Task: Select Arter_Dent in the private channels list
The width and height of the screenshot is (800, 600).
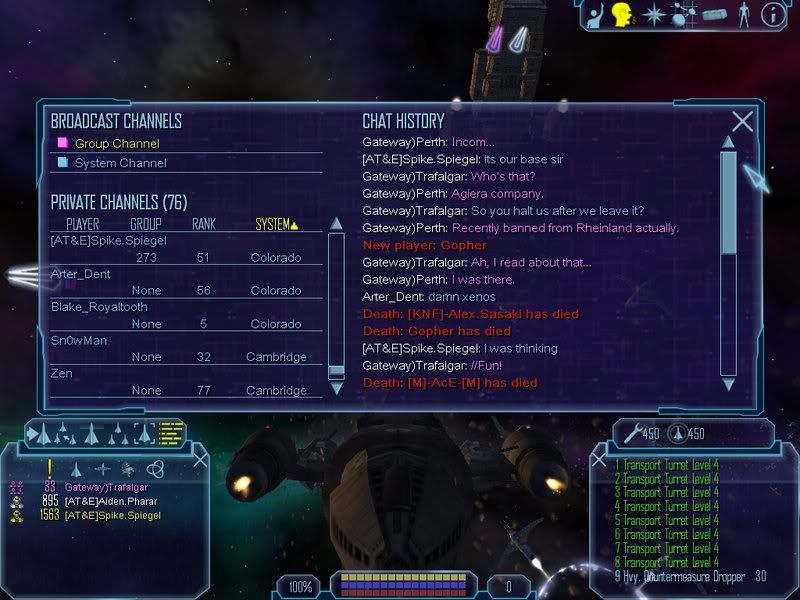Action: pyautogui.click(x=81, y=274)
